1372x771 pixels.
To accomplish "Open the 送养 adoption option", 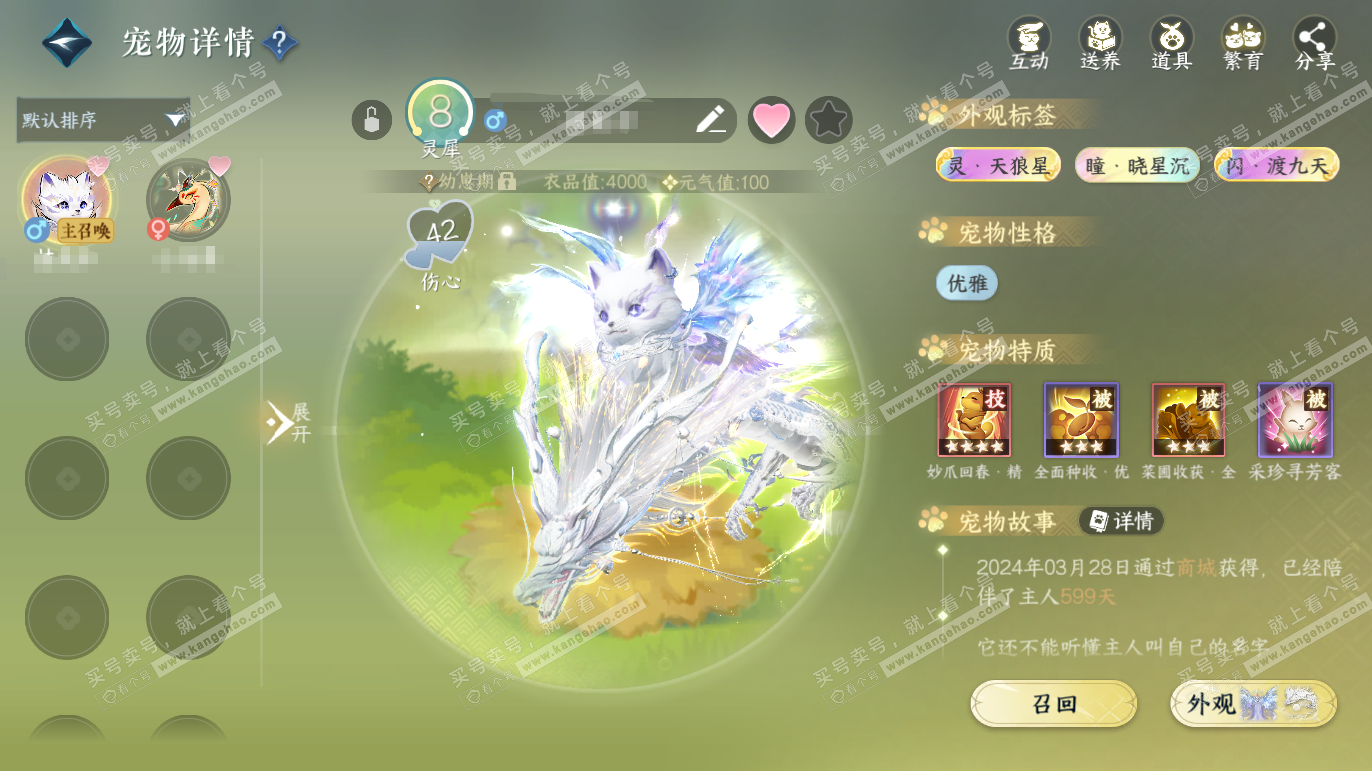I will tap(1100, 44).
